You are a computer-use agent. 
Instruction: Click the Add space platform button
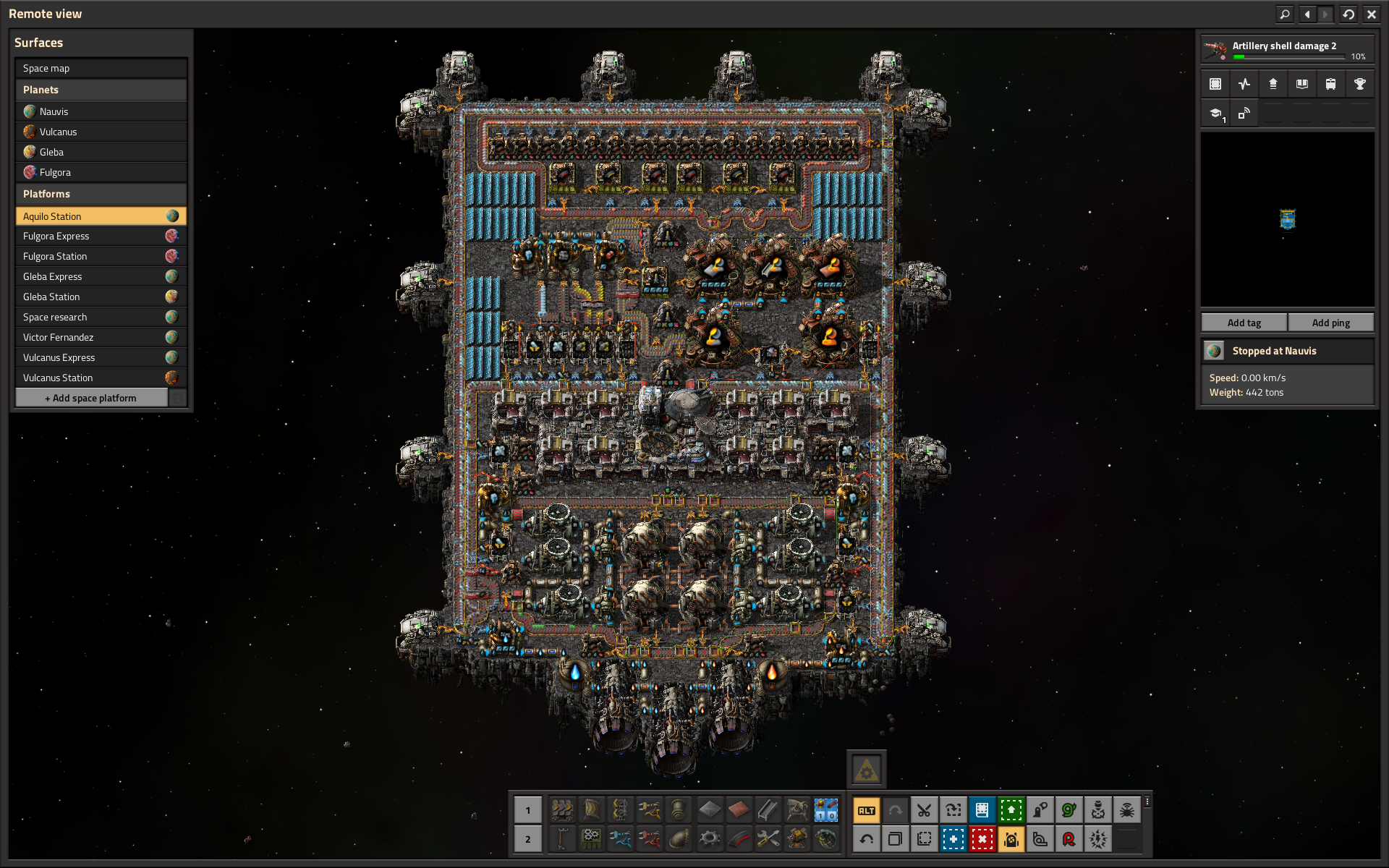click(91, 398)
